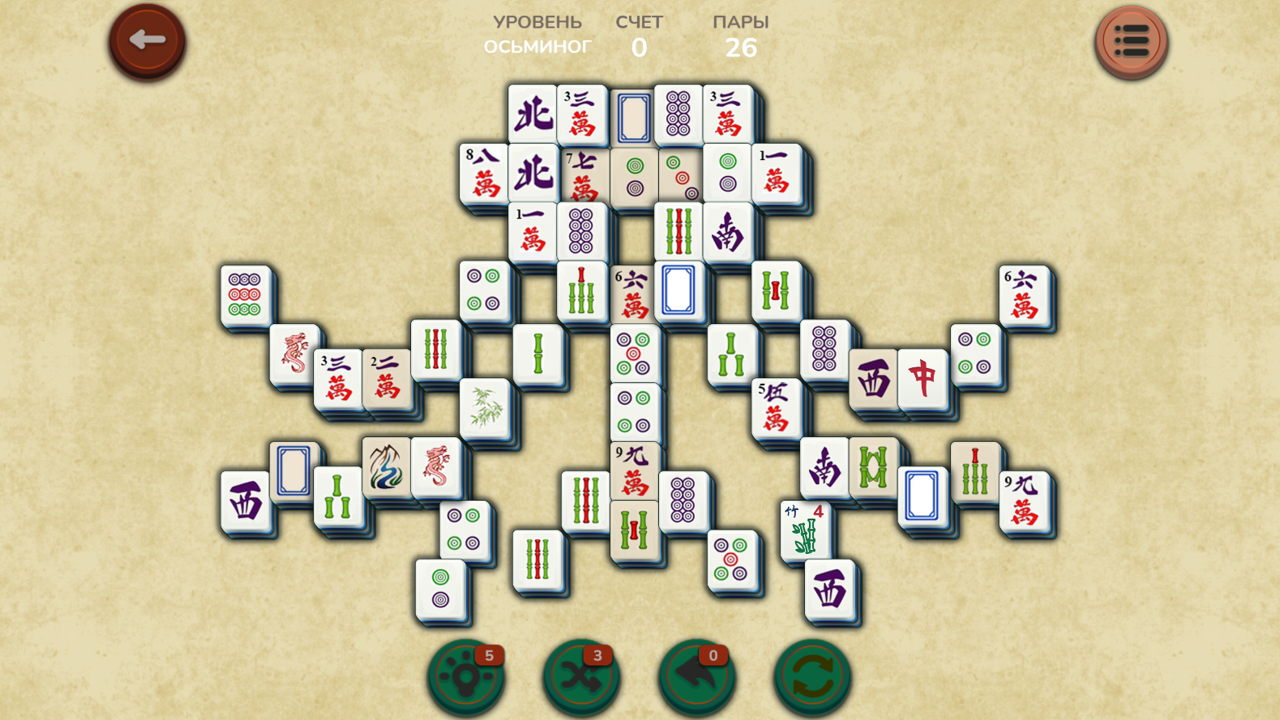This screenshot has height=720, width=1280.
Task: Shuffle the tiles using the shuffle button
Action: 581,675
